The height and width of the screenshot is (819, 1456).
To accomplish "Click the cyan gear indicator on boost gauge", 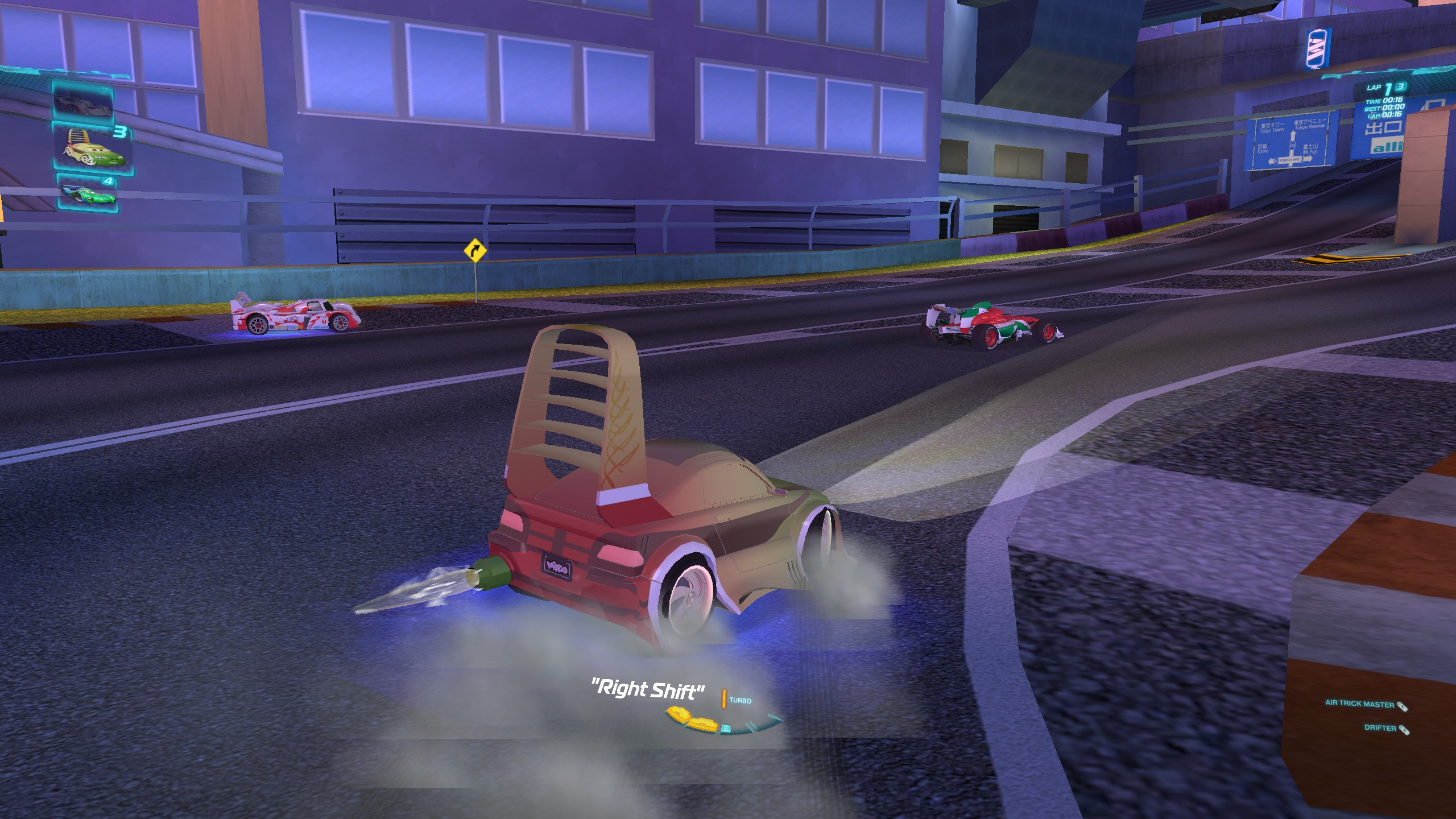I will tap(726, 729).
